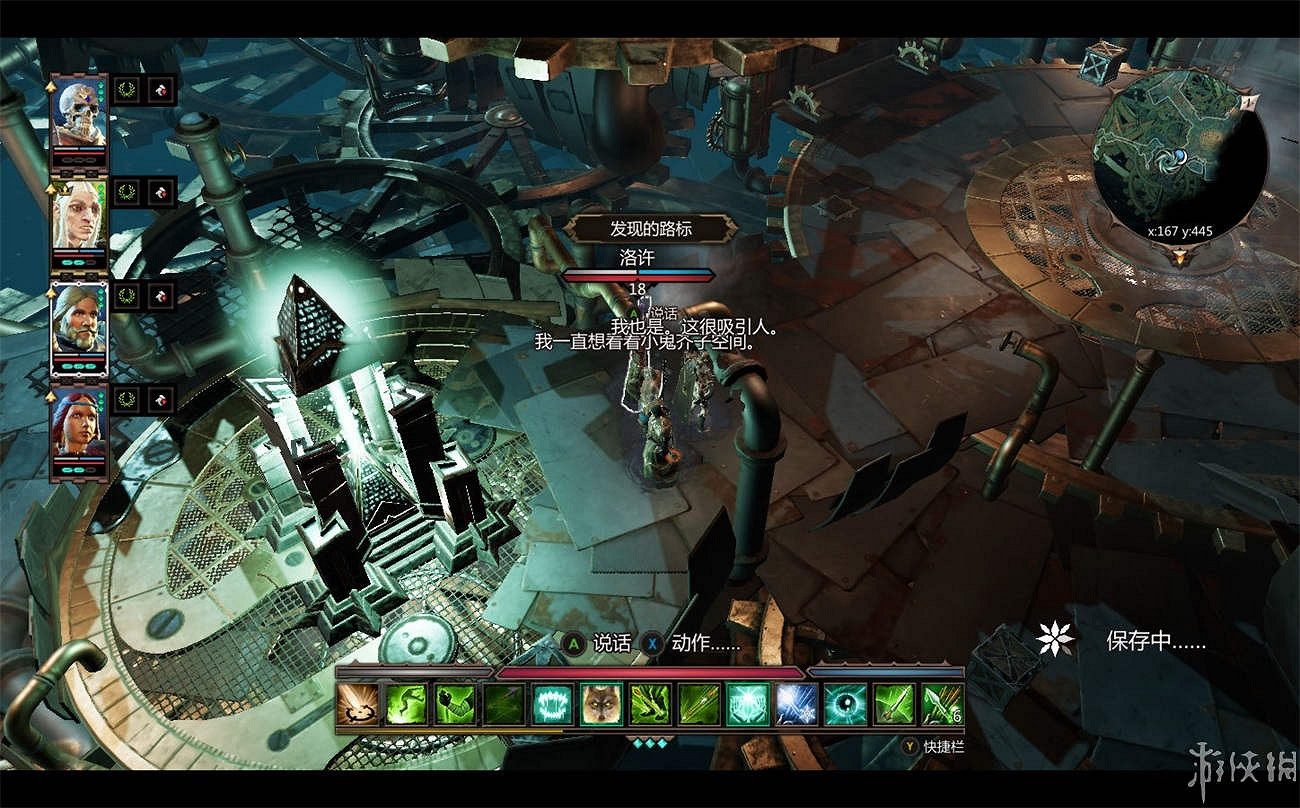Activate the target reticle attack skill
Screen dimensions: 1300x808
tap(356, 704)
